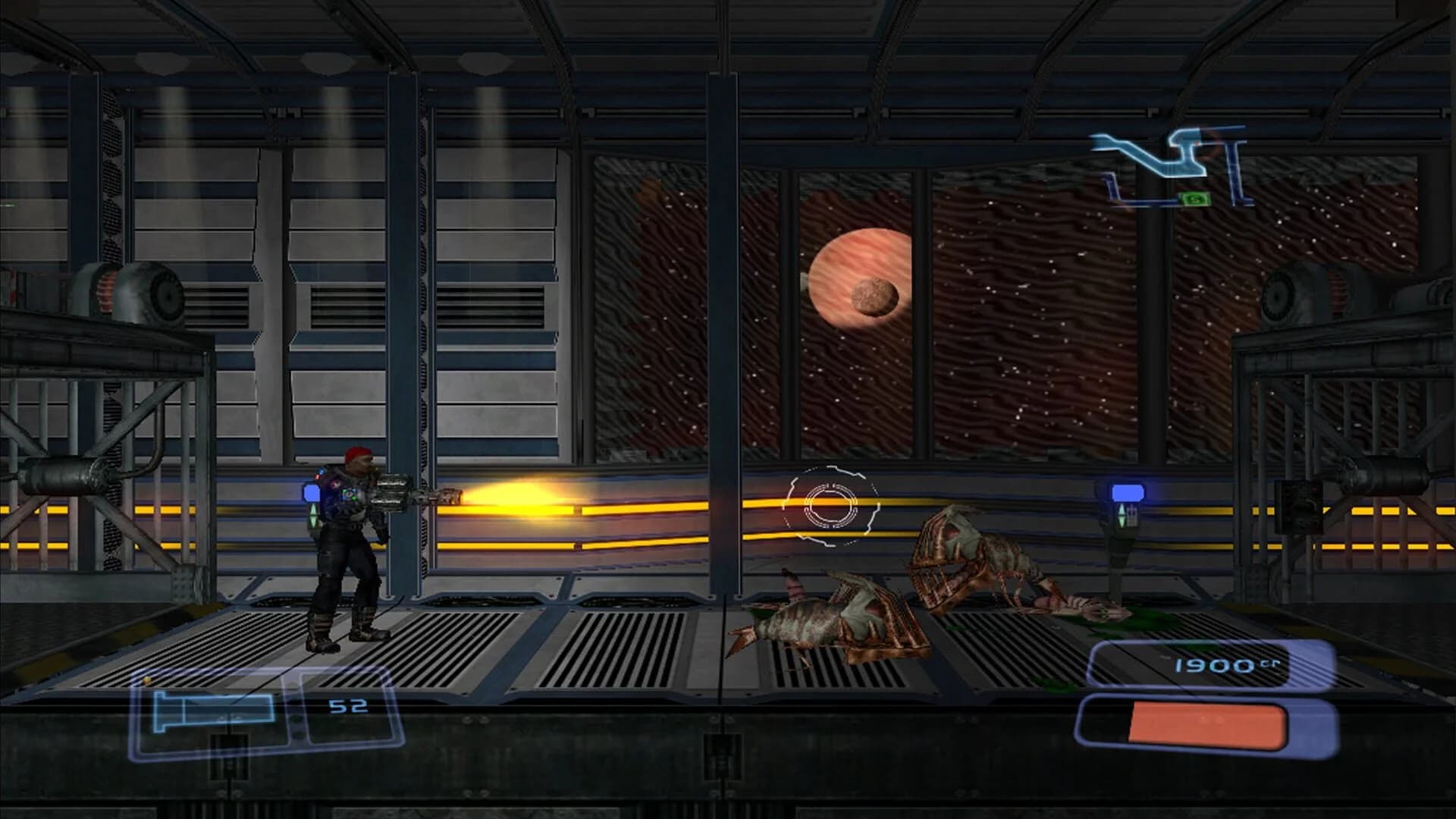This screenshot has width=1456, height=819.
Task: Click the green gauge on the vending terminal
Action: [x=1122, y=517]
